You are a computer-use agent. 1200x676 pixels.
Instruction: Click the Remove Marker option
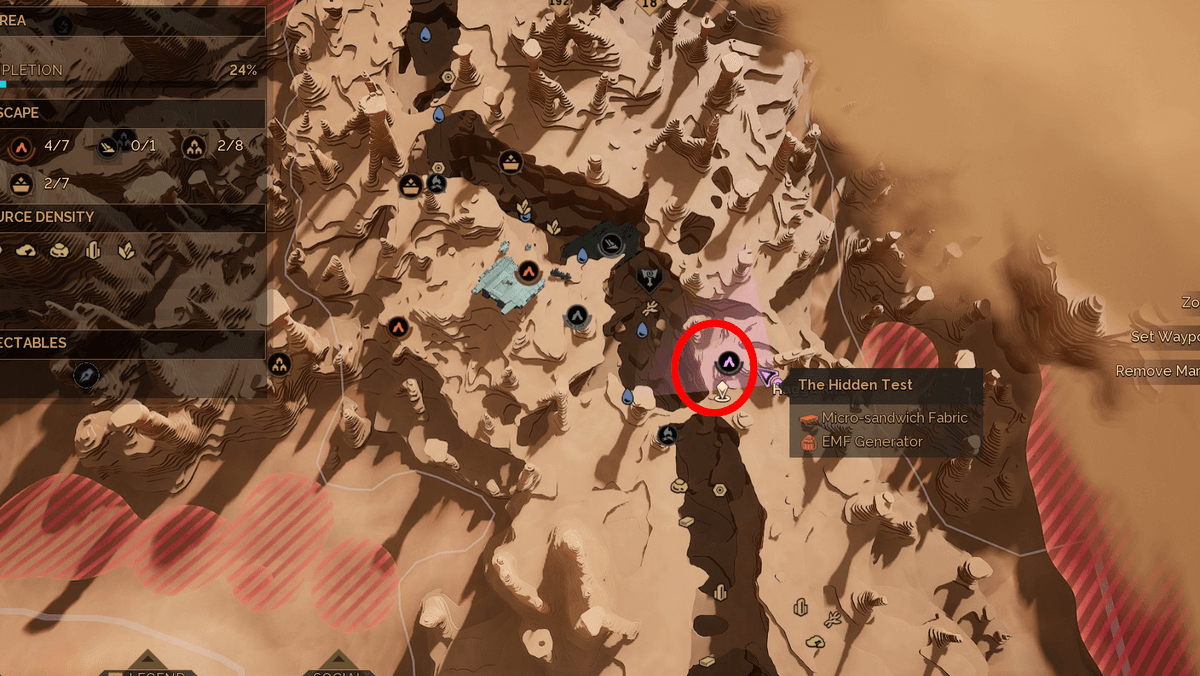(x=1158, y=371)
